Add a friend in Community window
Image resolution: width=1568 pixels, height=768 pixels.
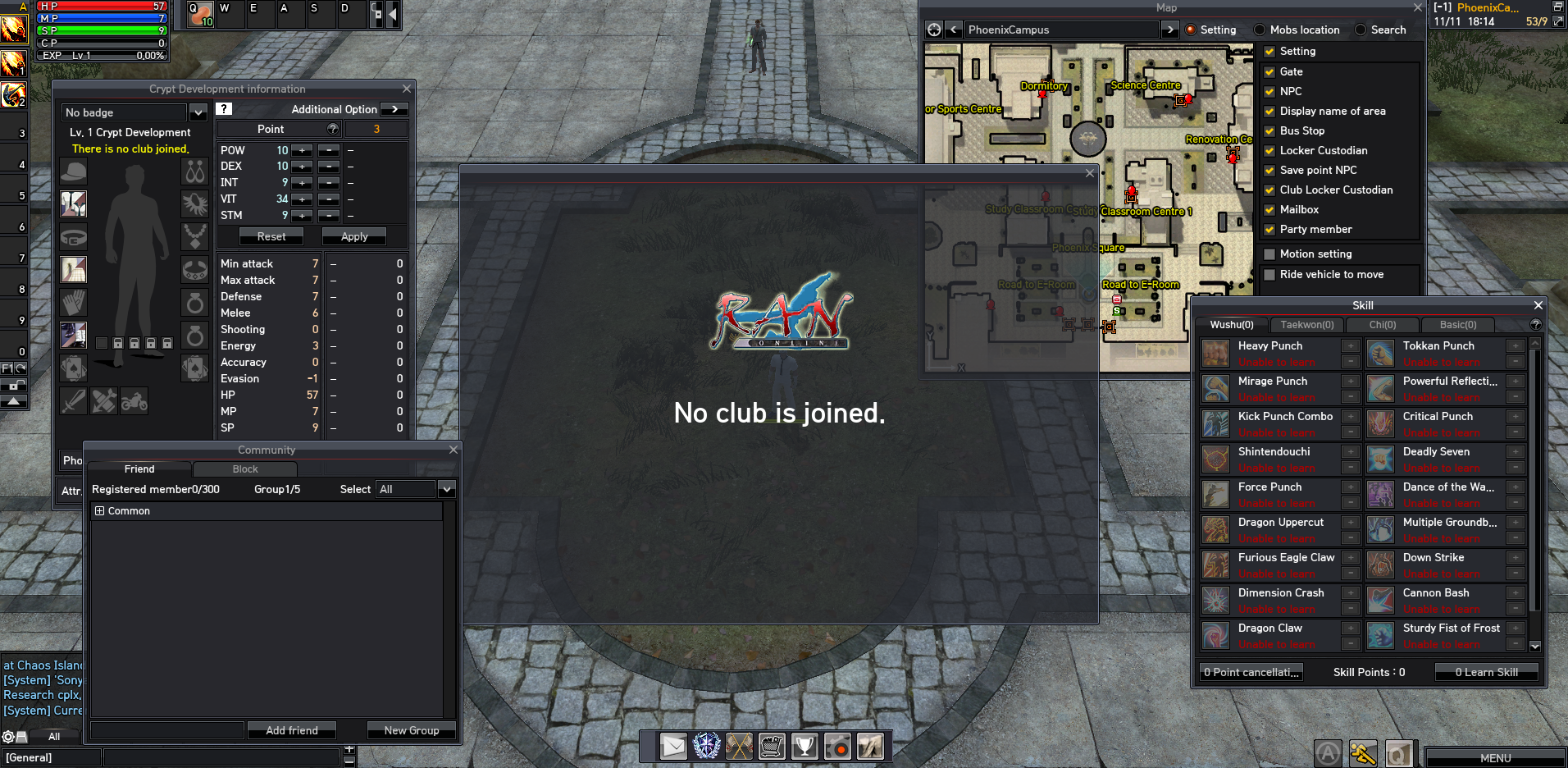(292, 730)
